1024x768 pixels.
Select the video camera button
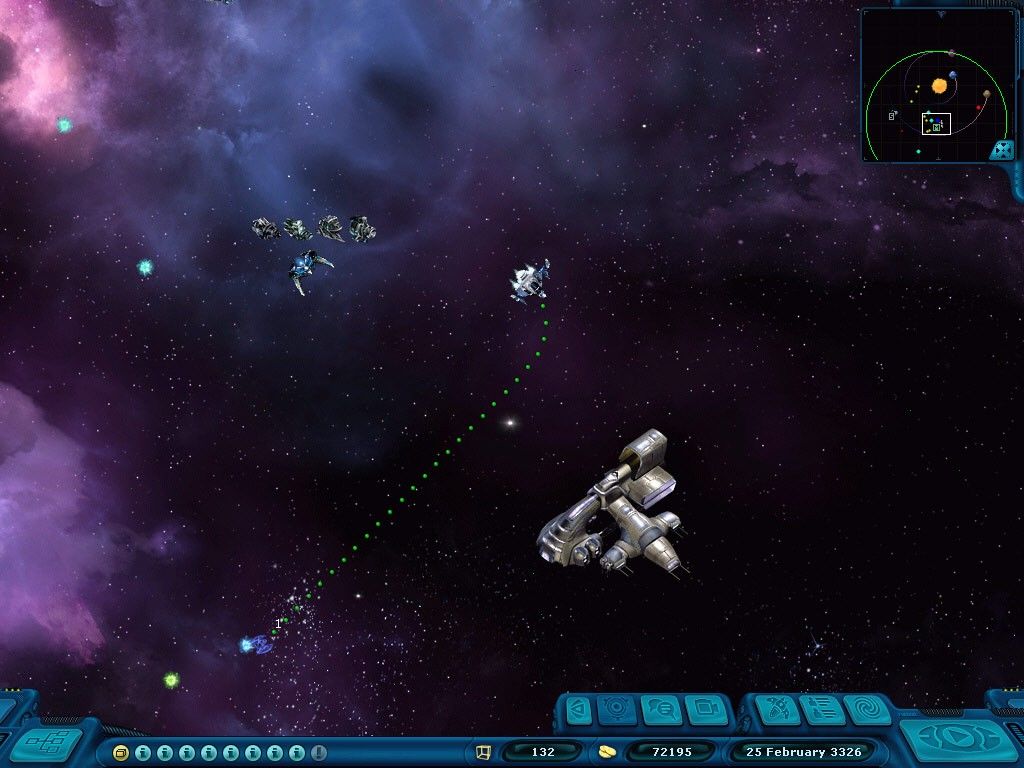point(707,710)
